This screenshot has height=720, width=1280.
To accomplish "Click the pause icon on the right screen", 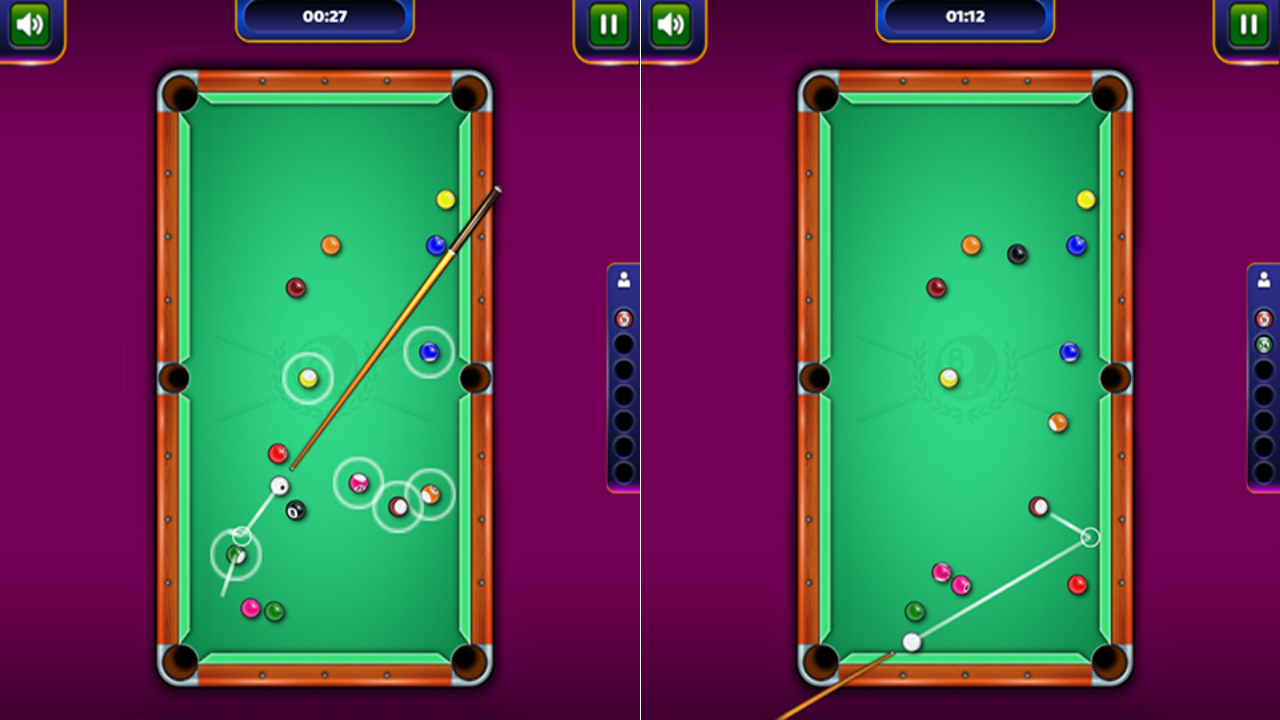I will pyautogui.click(x=1248, y=24).
